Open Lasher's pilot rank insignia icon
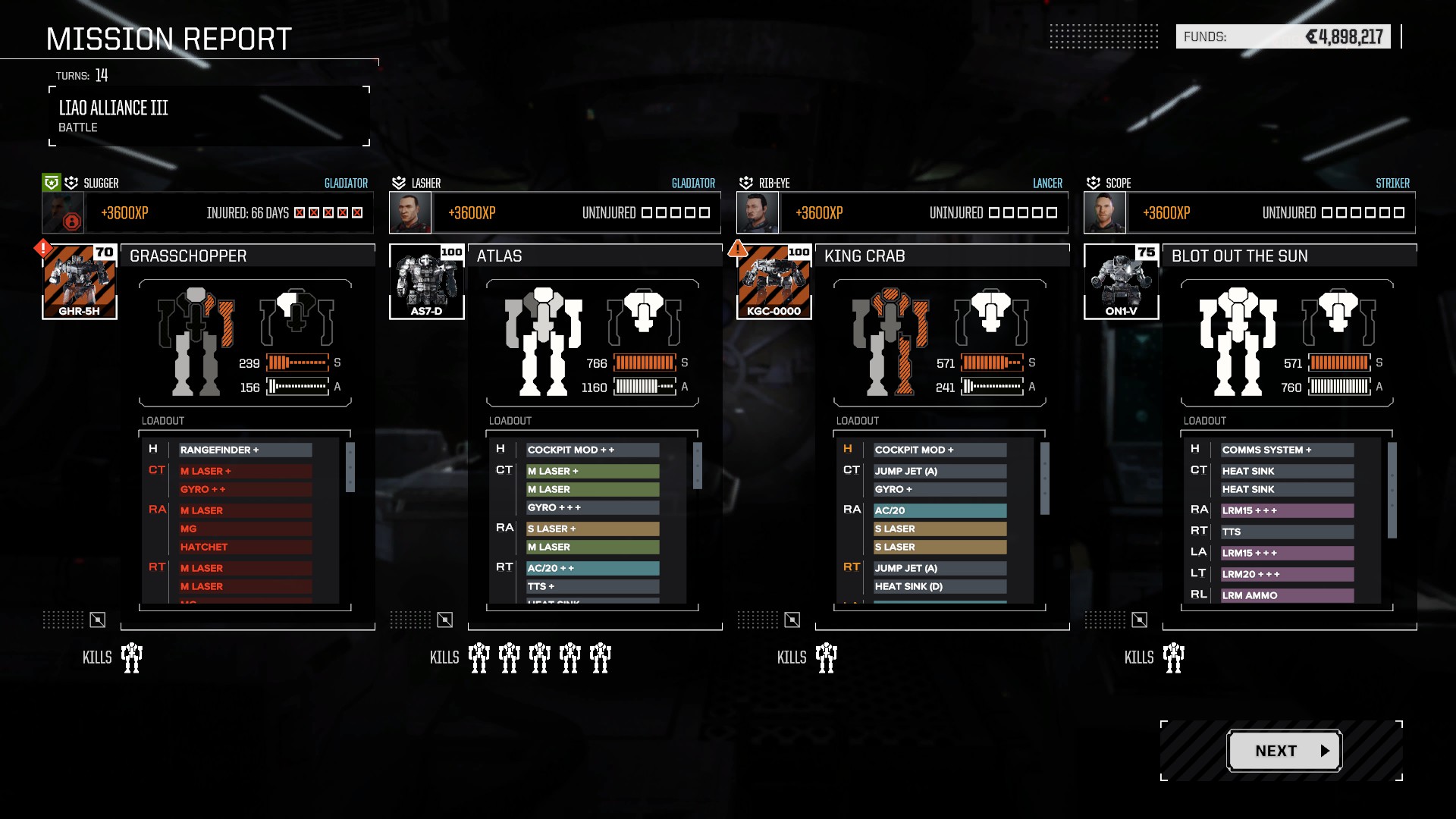This screenshot has height=819, width=1456. point(397,182)
